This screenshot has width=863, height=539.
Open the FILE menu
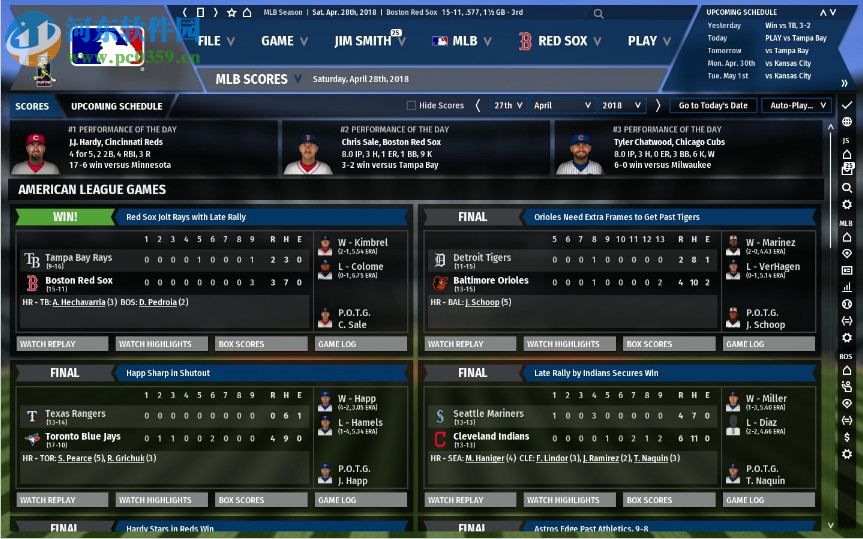tap(216, 41)
